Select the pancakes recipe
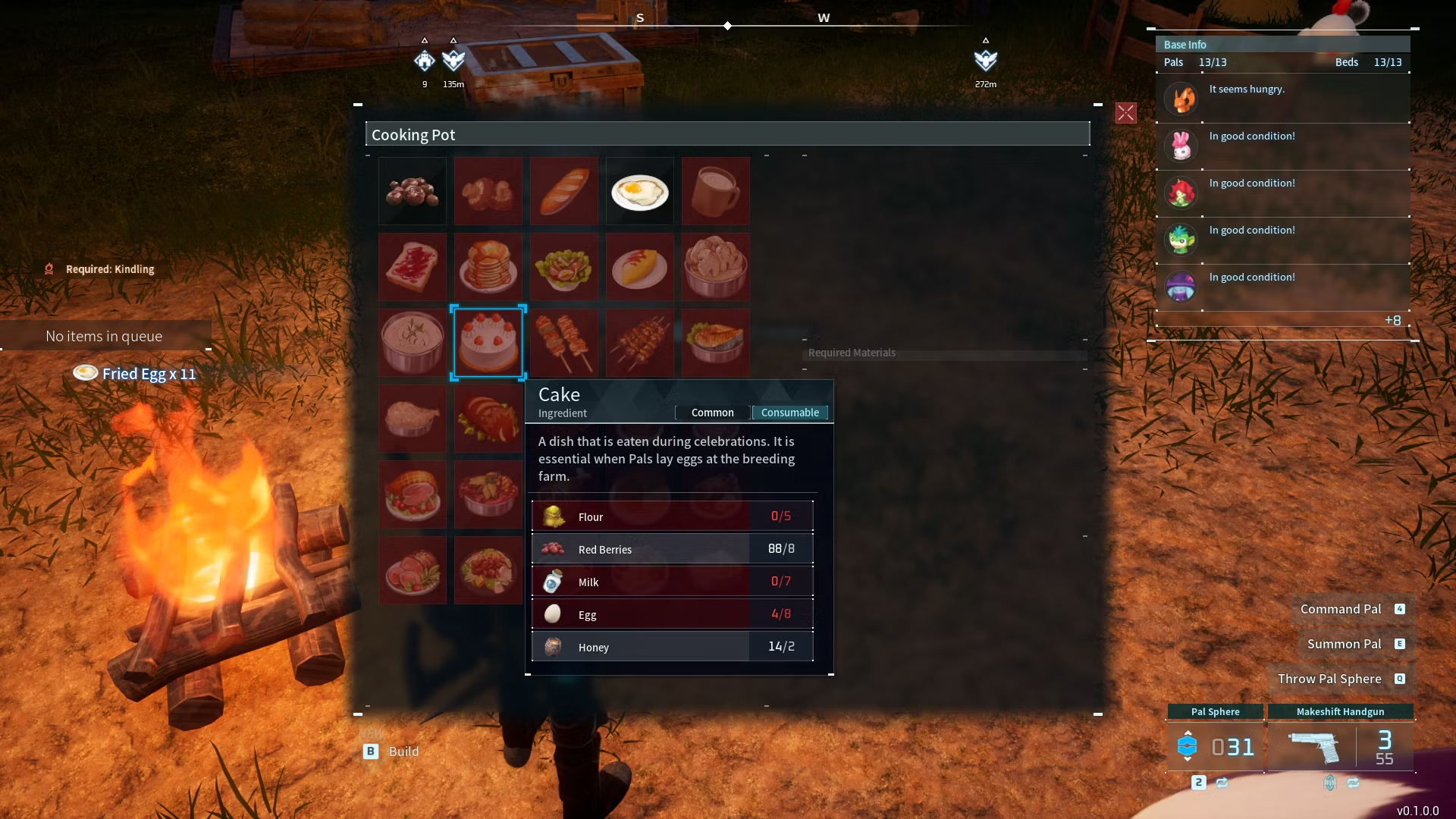 pos(488,267)
